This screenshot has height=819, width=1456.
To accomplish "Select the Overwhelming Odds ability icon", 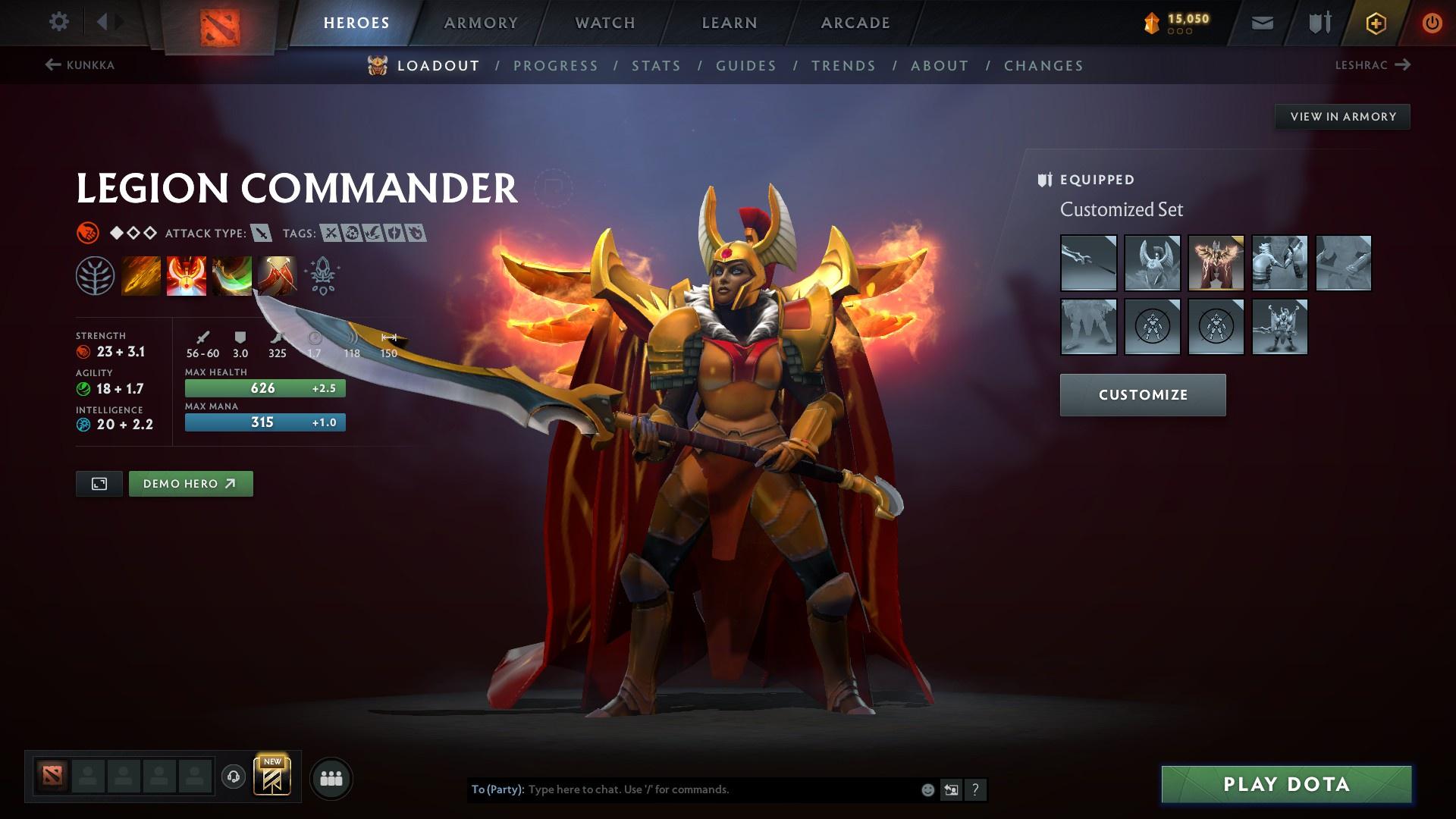I will point(141,275).
